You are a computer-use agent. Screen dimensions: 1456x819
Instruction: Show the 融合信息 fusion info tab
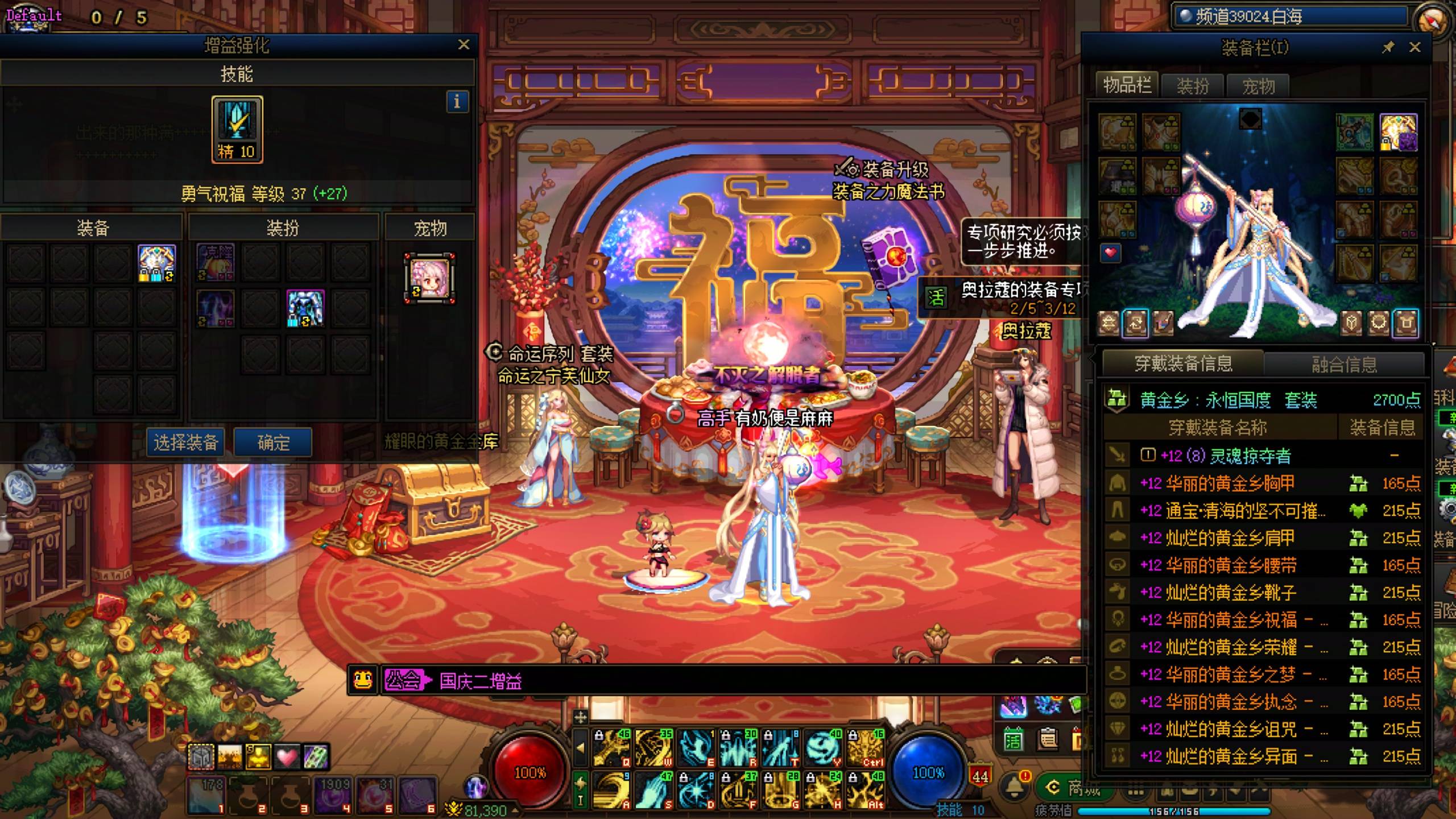(1345, 364)
